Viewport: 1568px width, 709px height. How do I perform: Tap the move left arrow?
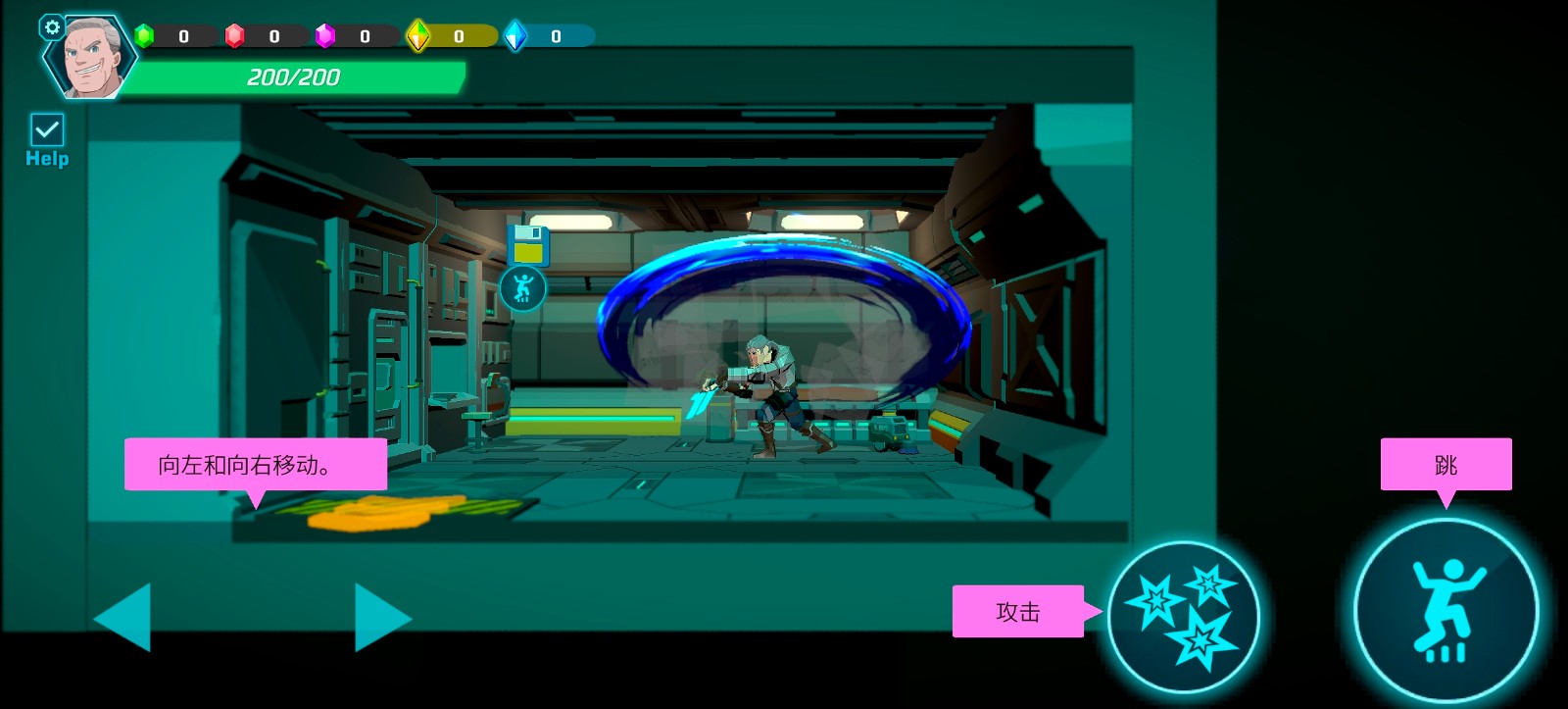click(124, 617)
